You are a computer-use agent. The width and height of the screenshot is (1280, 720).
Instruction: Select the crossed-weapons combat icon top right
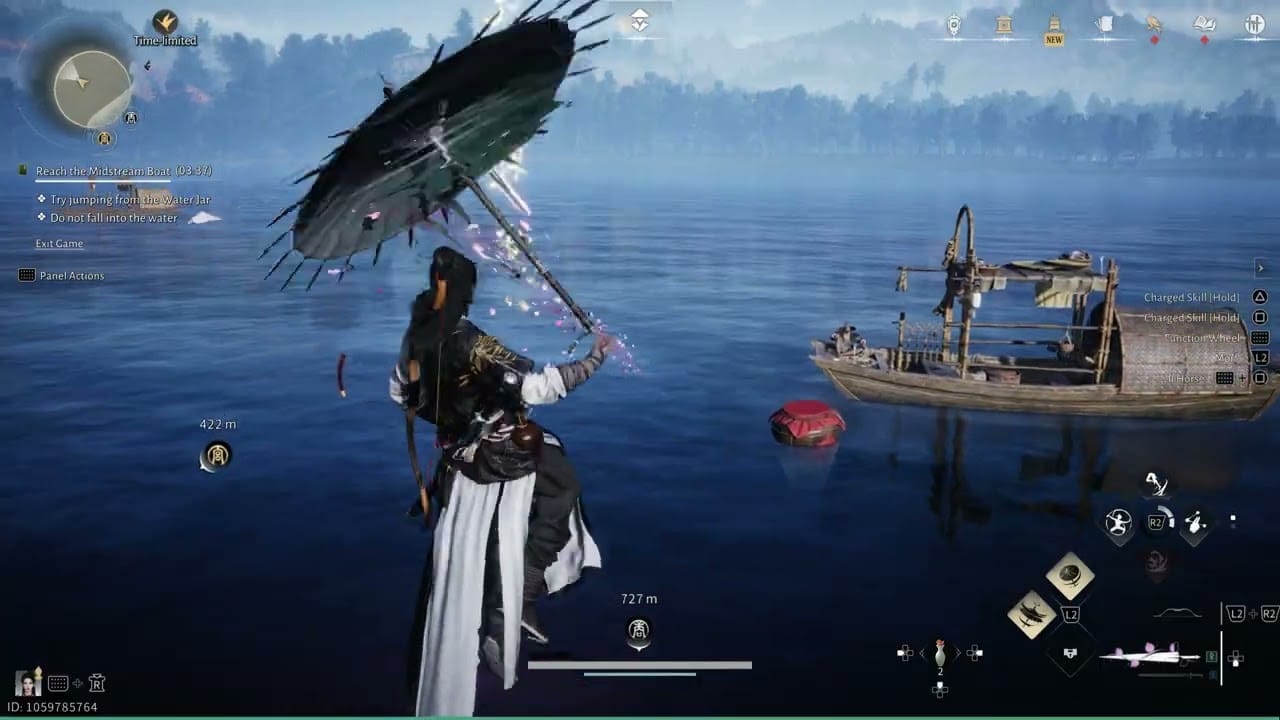click(1254, 25)
